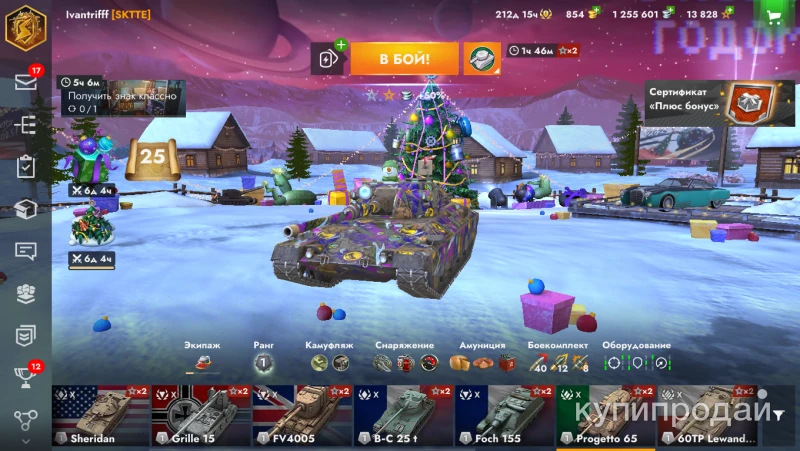
Task: Open the scroll marked 25
Action: click(x=152, y=157)
